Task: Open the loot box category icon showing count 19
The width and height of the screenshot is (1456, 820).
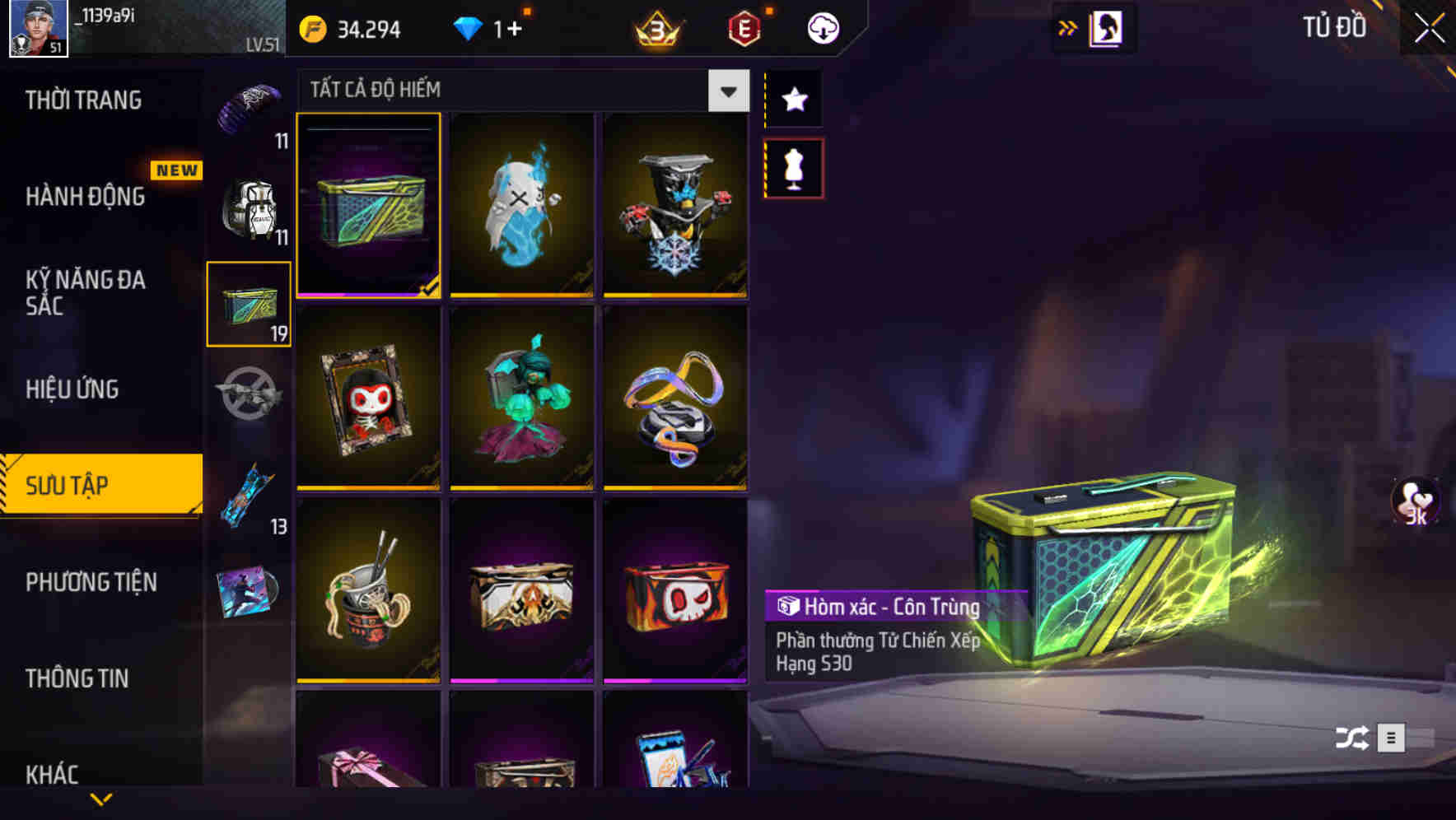Action: pos(250,304)
